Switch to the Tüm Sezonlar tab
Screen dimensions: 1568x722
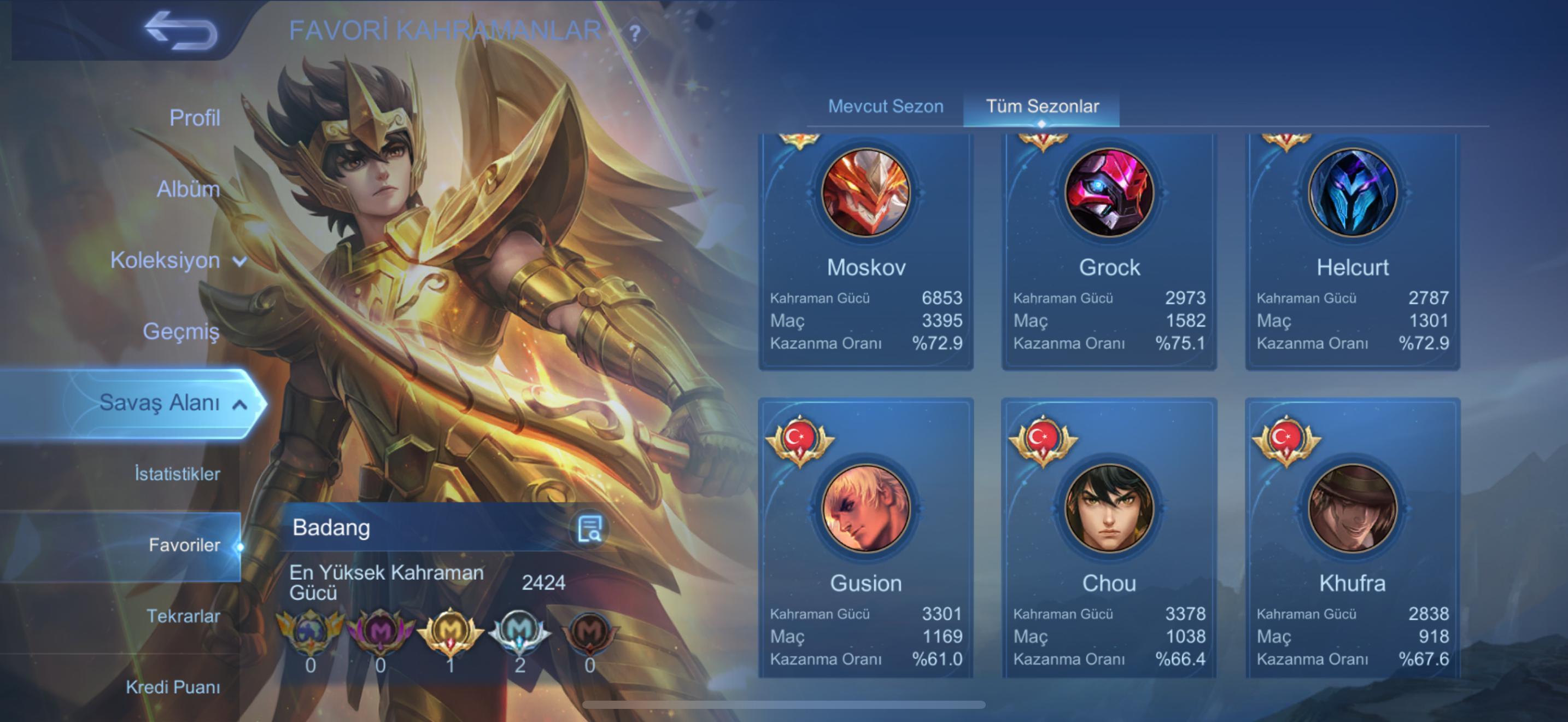pyautogui.click(x=1042, y=107)
